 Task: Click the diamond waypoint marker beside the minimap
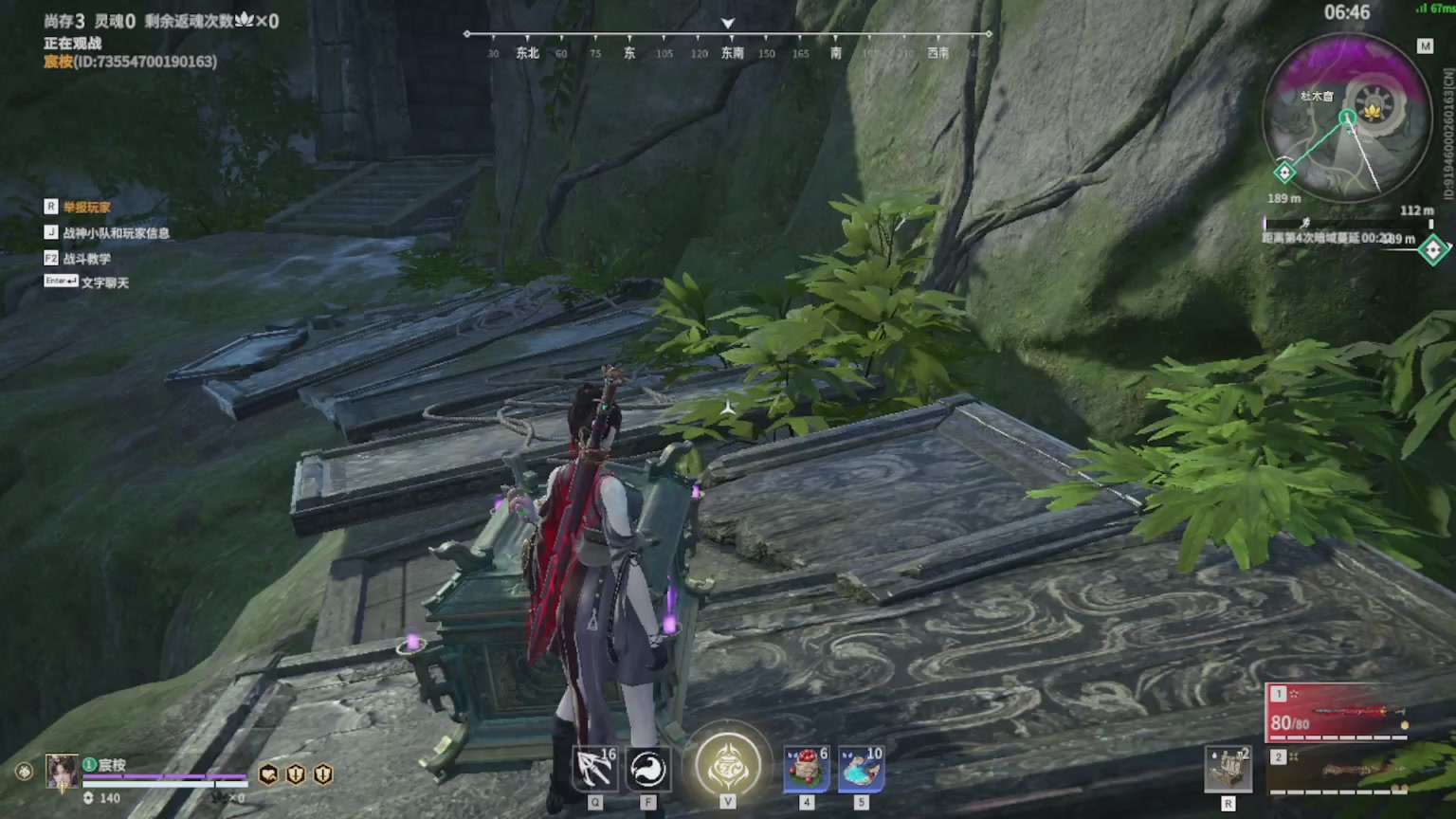(x=1432, y=249)
